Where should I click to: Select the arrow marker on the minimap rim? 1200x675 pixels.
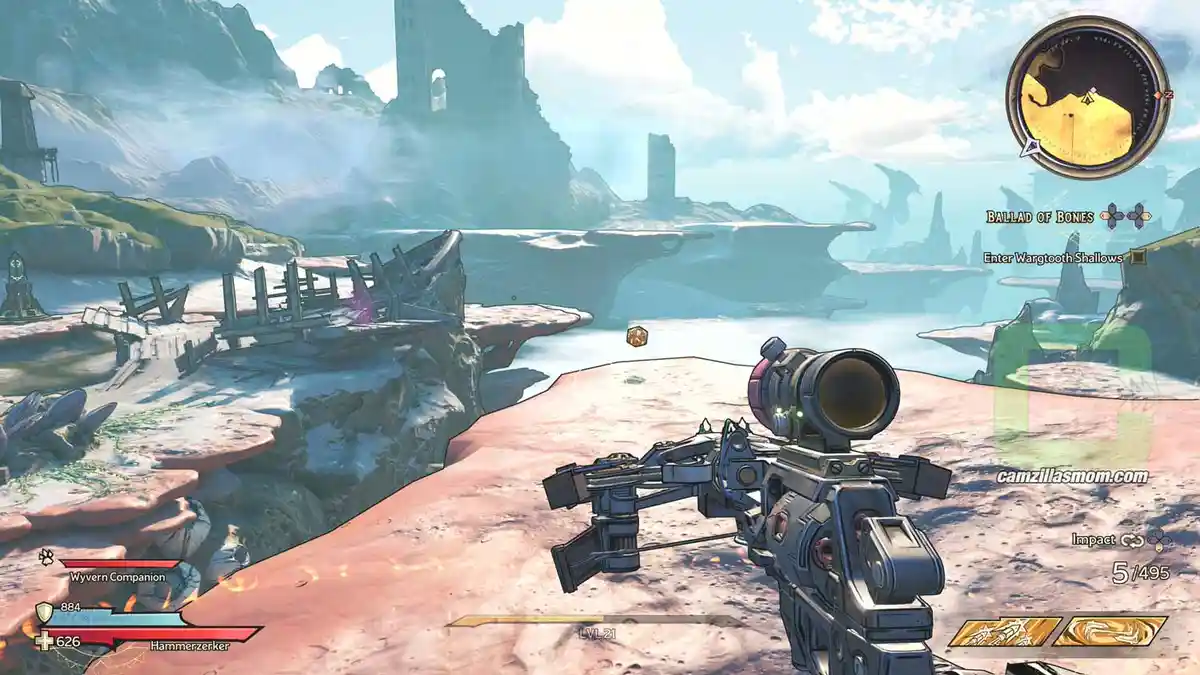tap(1030, 149)
